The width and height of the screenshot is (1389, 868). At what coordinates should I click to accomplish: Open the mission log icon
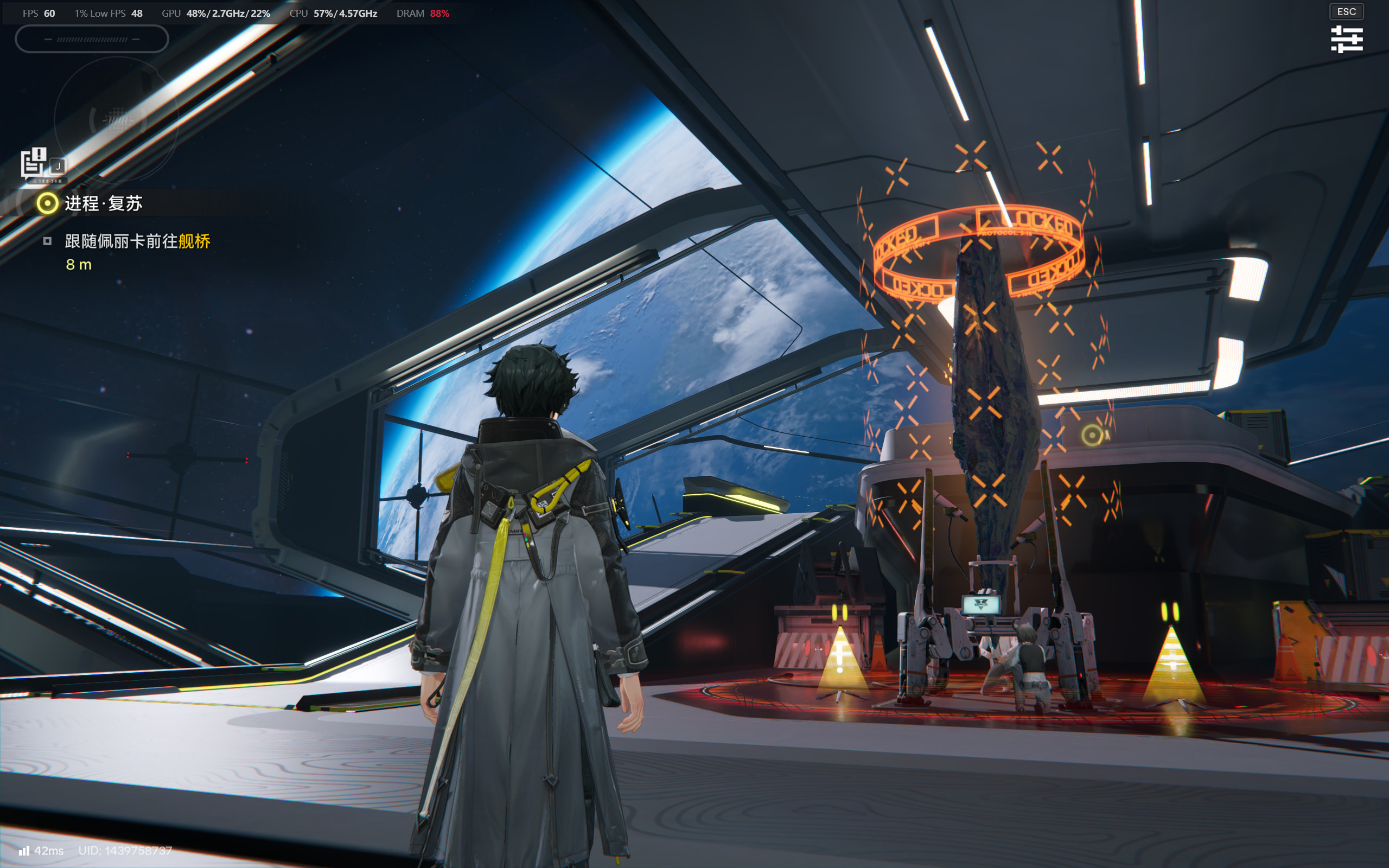point(34,162)
